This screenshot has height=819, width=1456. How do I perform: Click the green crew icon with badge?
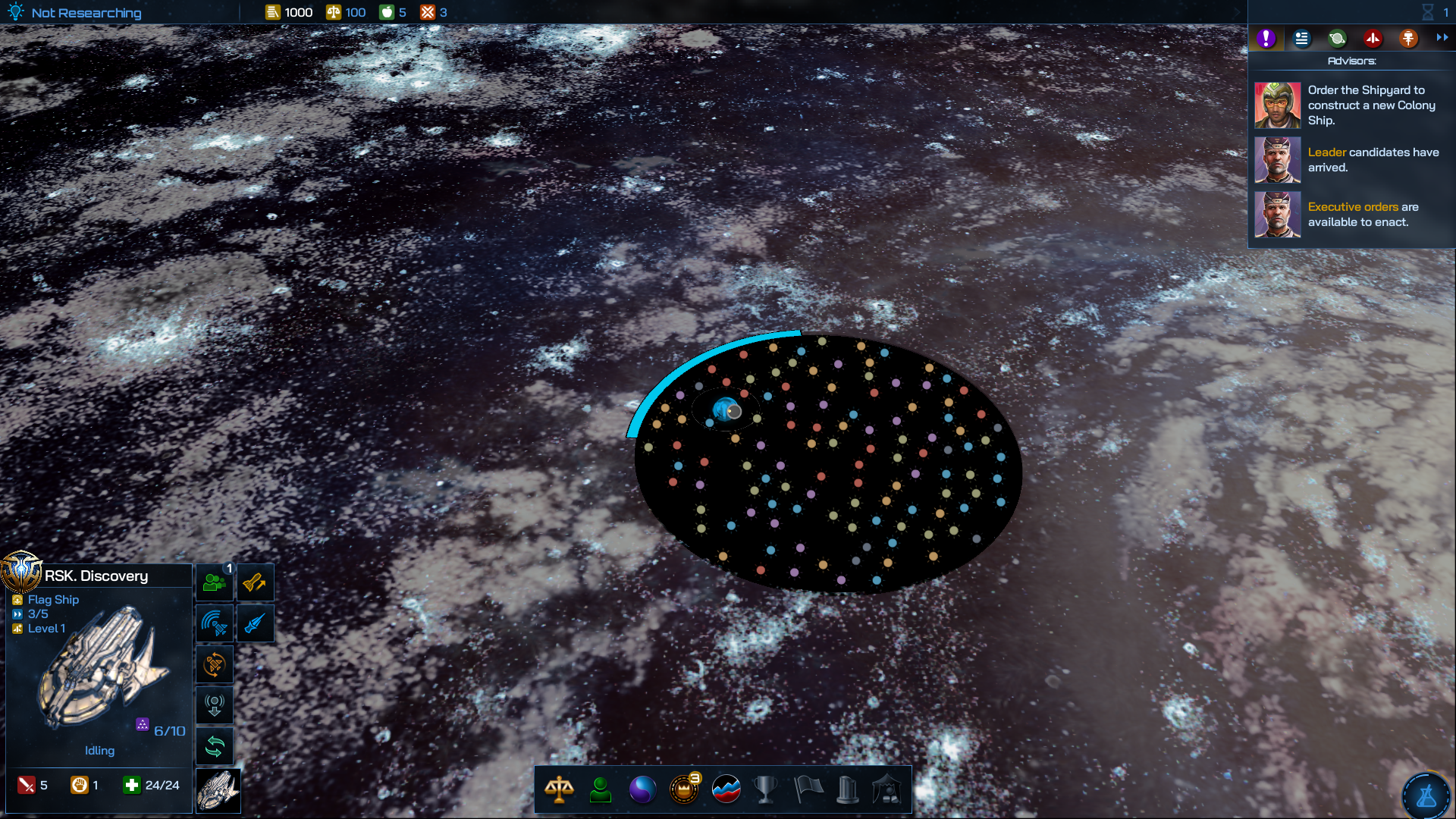click(x=215, y=582)
